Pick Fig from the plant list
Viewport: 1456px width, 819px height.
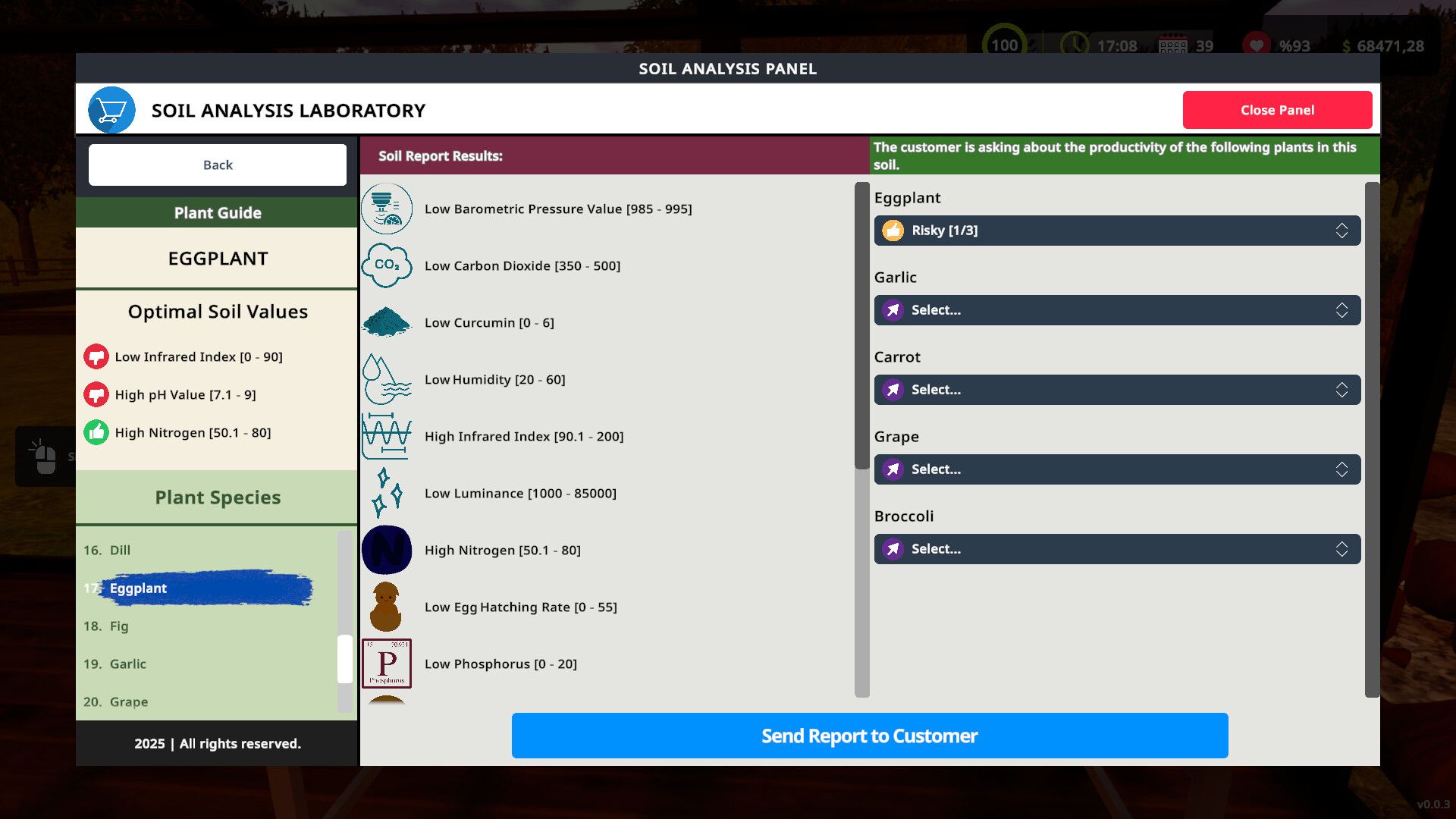tap(119, 626)
